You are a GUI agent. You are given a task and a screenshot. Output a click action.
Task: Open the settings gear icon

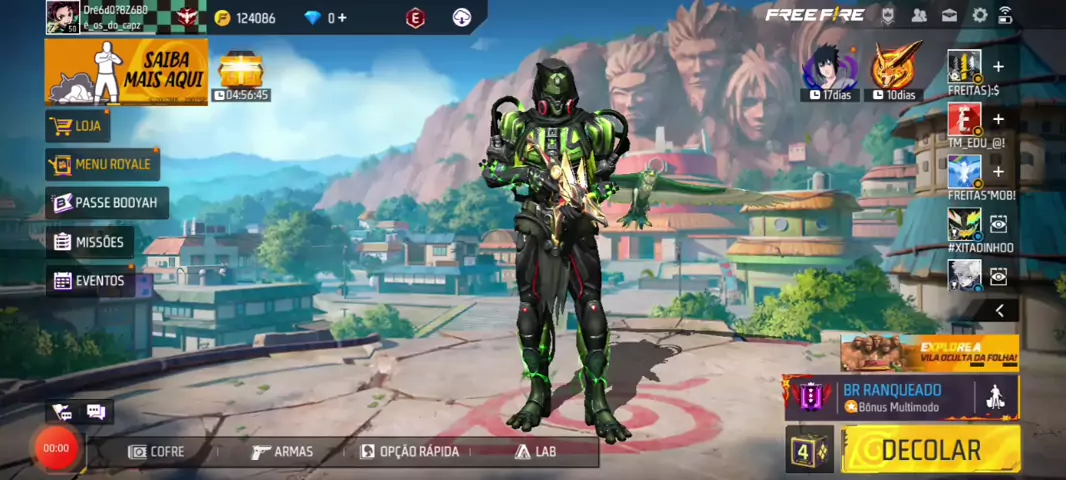tap(979, 15)
